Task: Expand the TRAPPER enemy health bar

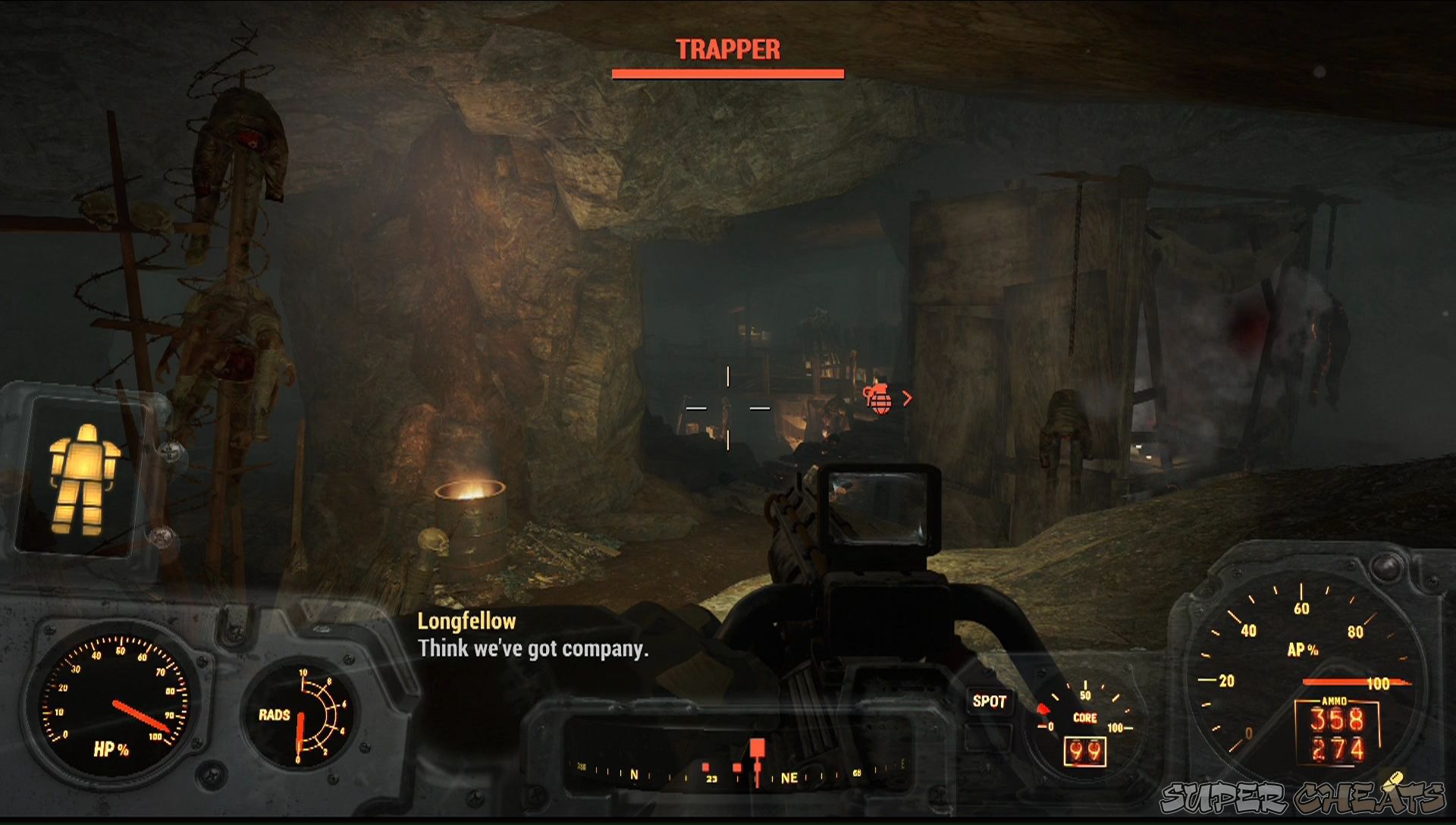Action: point(728,74)
